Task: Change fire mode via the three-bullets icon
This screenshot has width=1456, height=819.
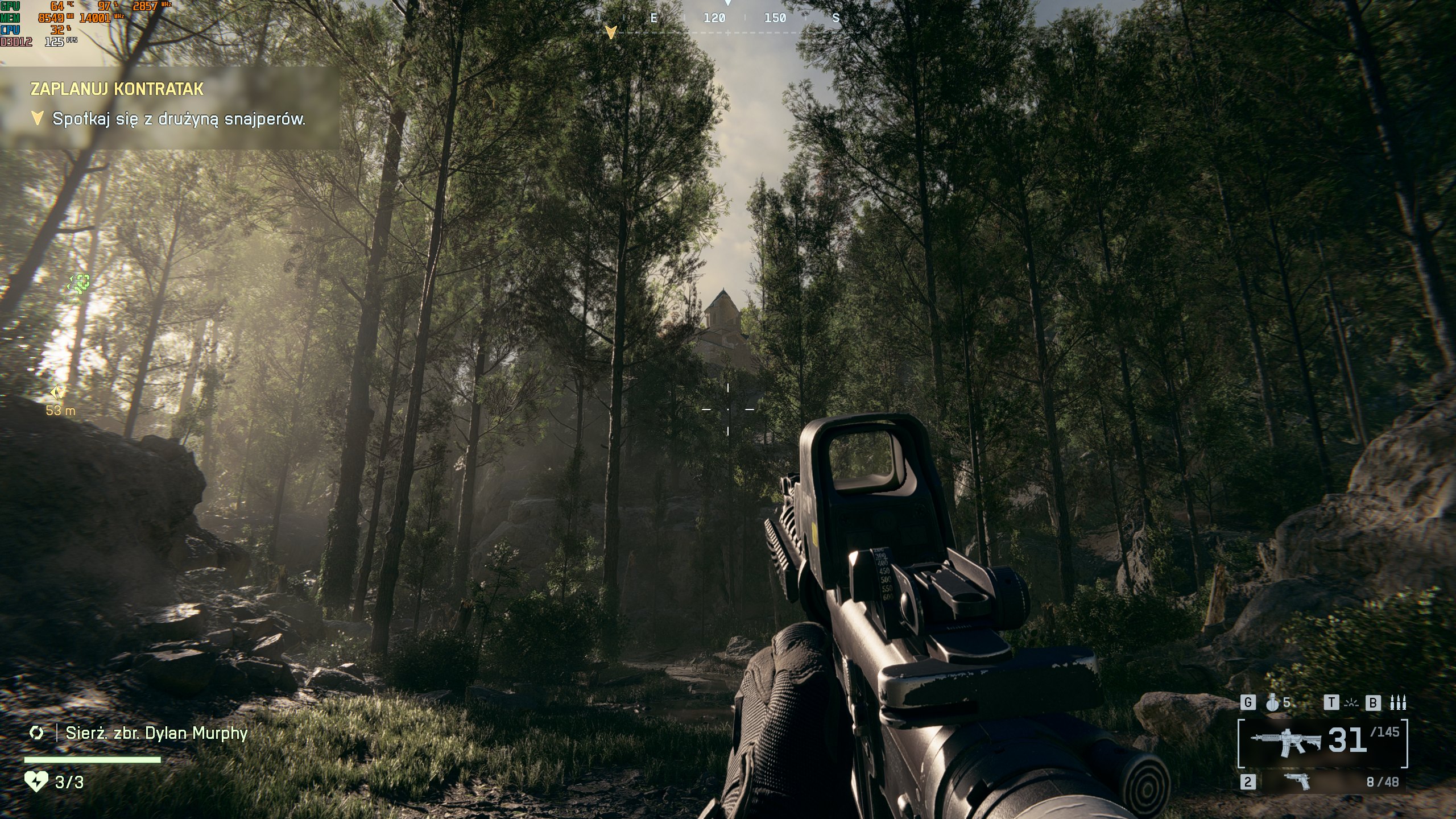Action: pyautogui.click(x=1397, y=703)
